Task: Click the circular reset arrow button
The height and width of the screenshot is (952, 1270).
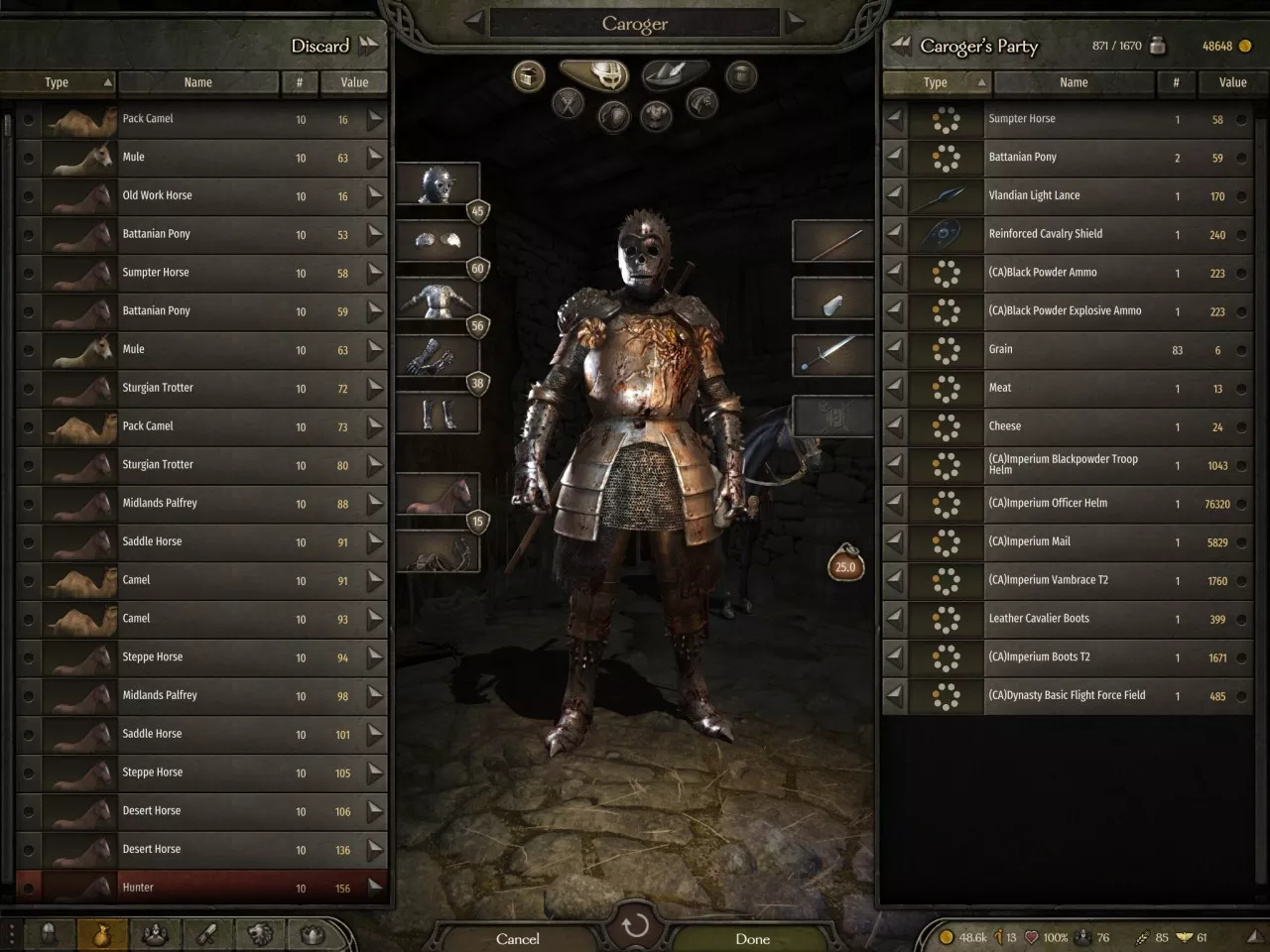Action: pos(635,926)
